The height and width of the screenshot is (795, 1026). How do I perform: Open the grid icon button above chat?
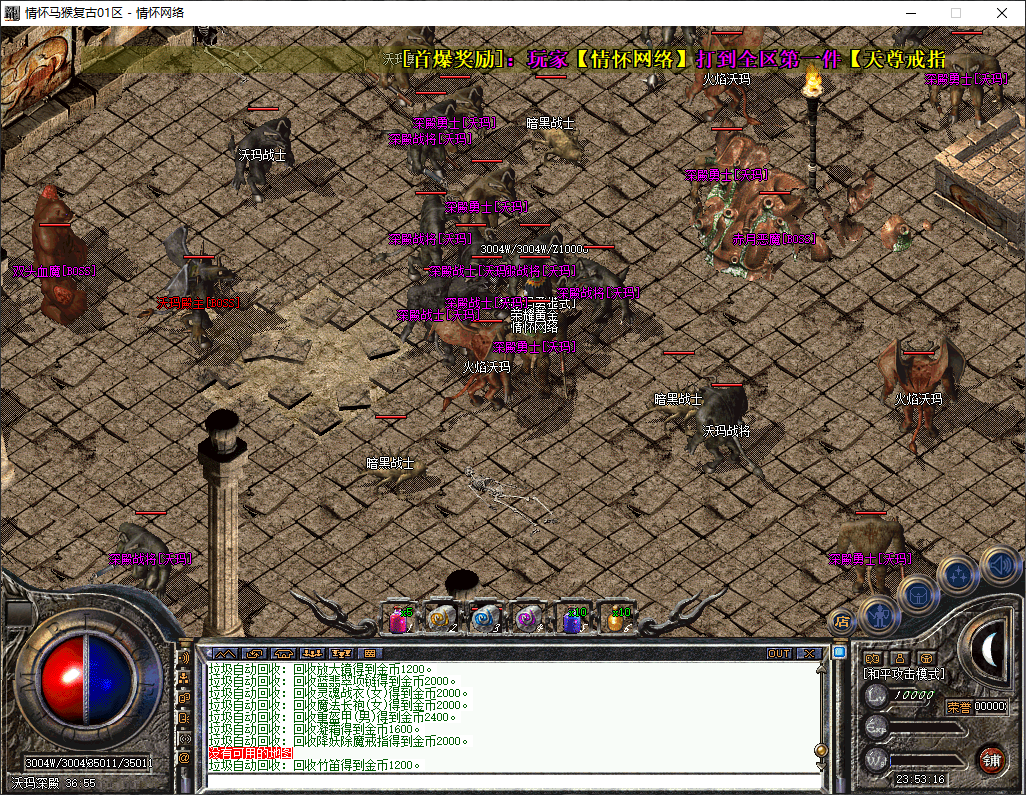click(369, 653)
